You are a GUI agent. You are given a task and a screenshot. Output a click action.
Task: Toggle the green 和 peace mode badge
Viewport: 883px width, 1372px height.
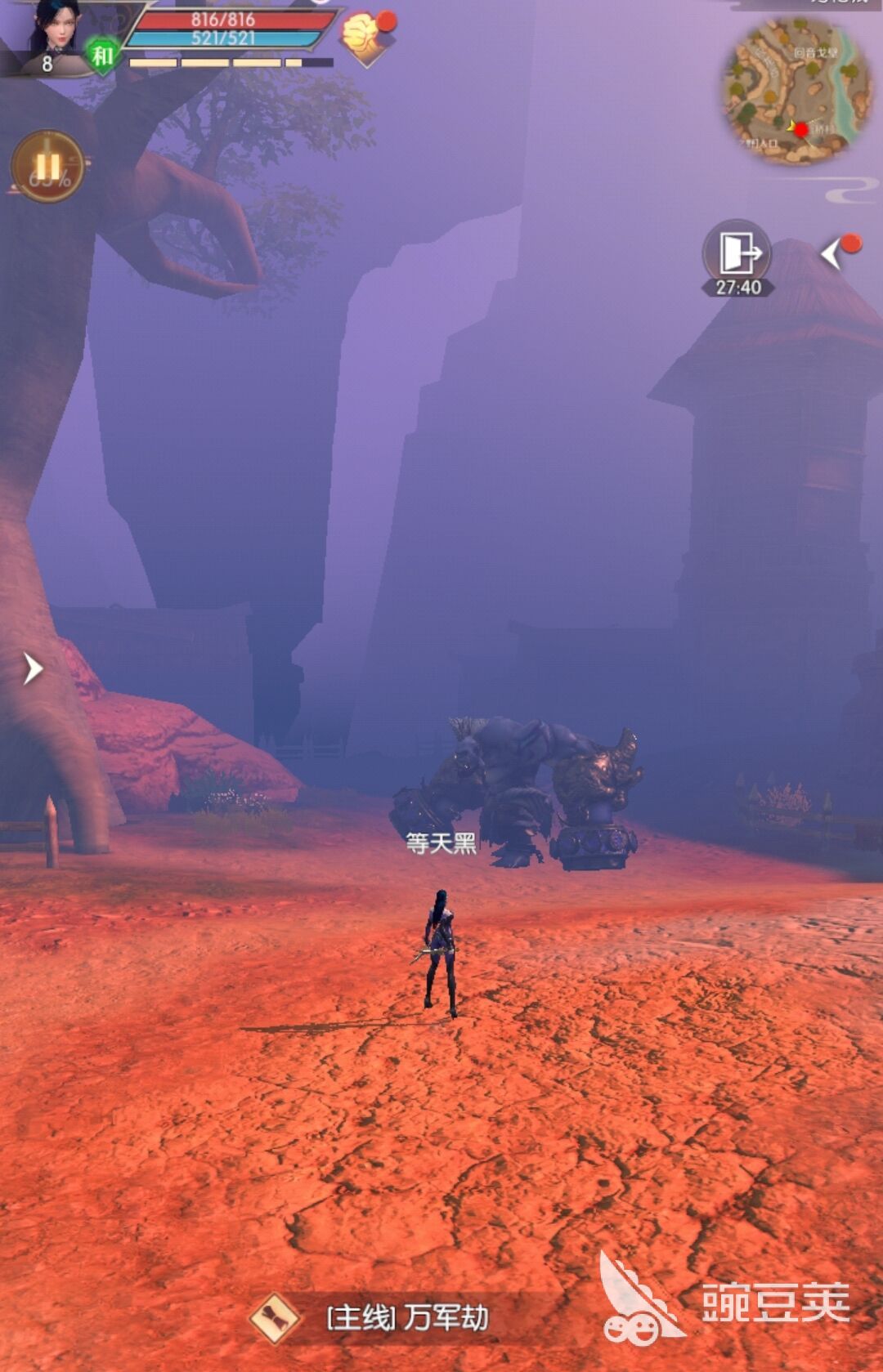(x=101, y=56)
